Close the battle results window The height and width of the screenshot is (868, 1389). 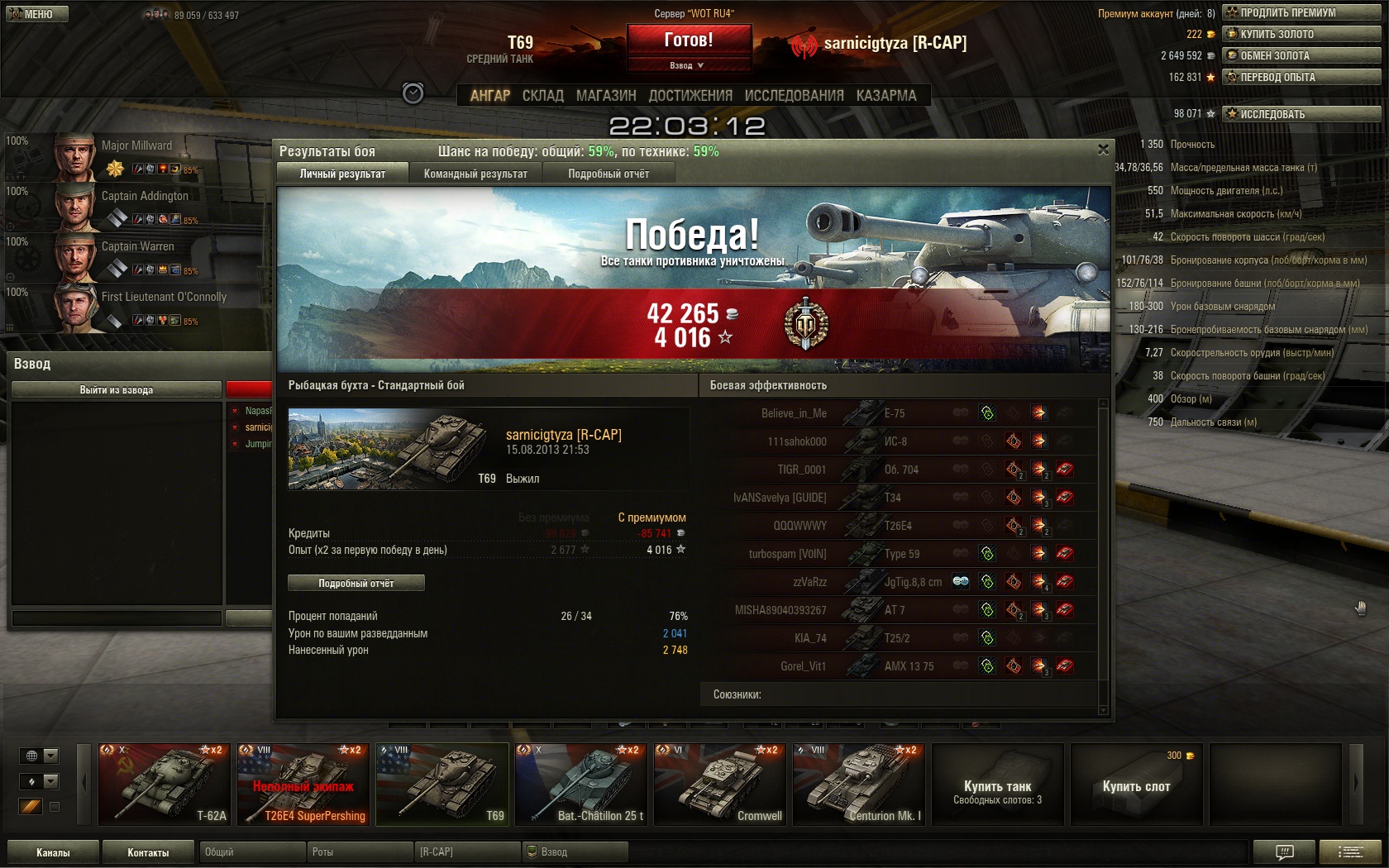(1103, 150)
